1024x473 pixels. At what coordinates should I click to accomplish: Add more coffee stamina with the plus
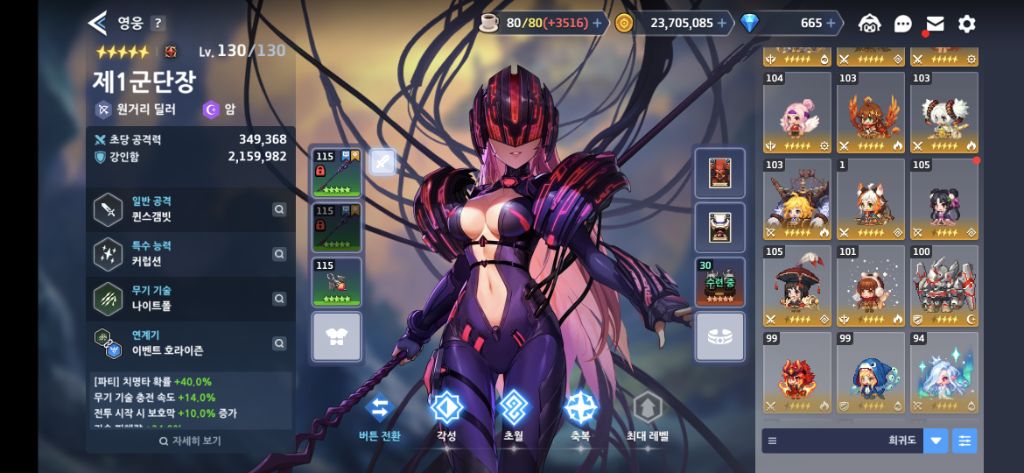click(597, 22)
